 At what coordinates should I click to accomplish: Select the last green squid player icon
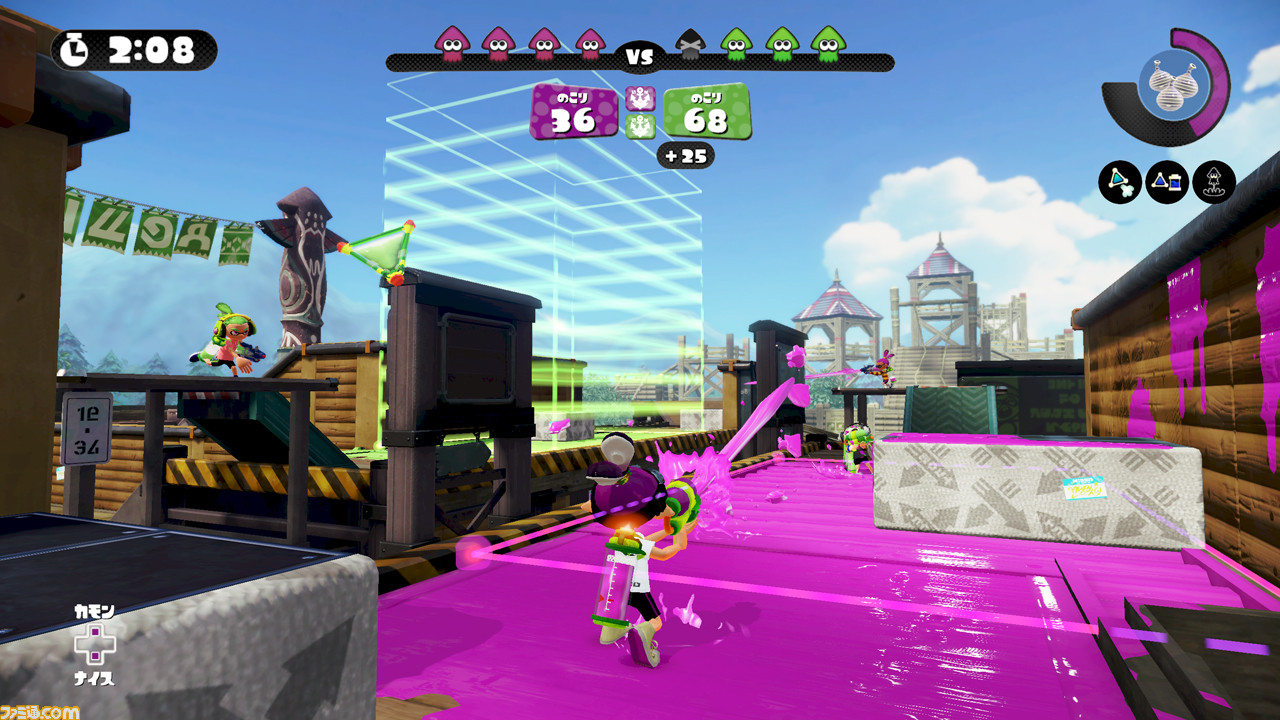click(826, 45)
